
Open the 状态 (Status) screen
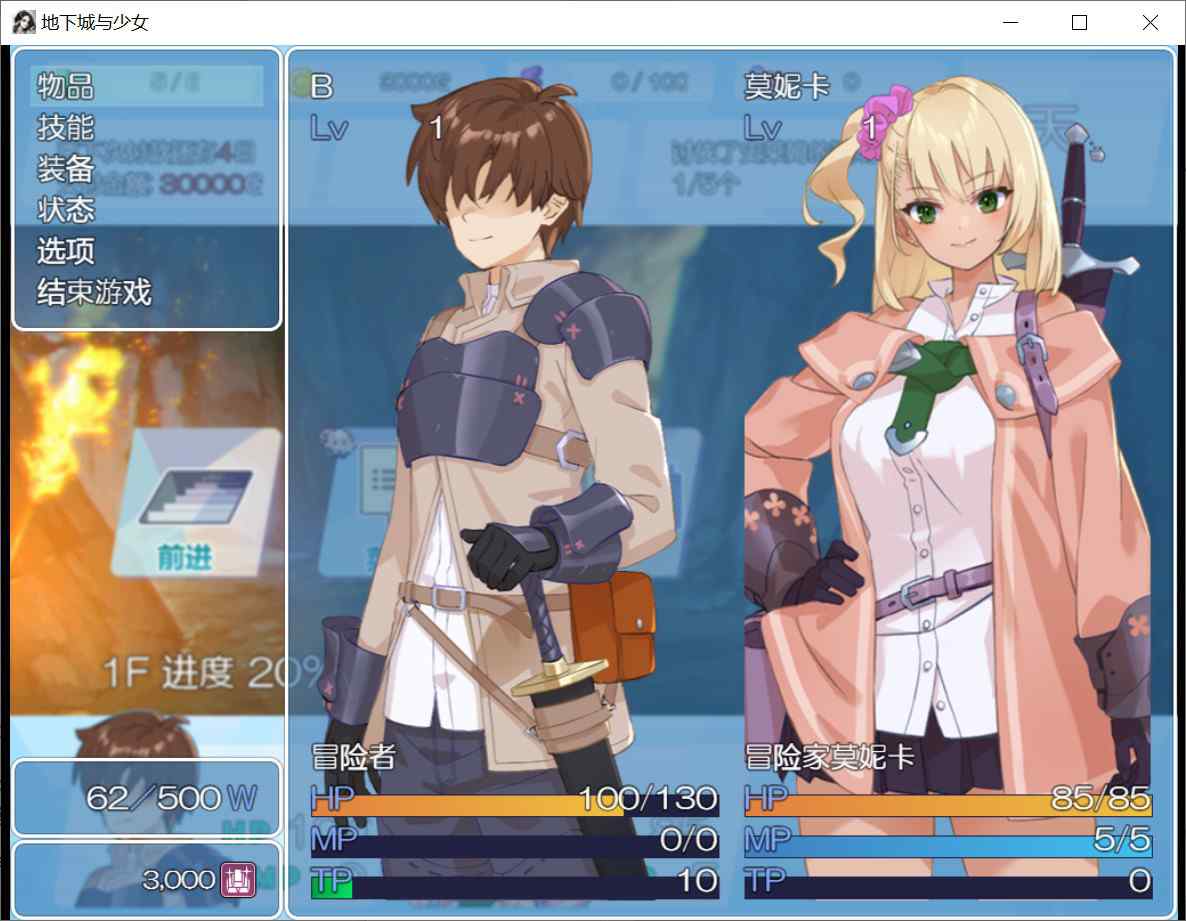[x=66, y=210]
